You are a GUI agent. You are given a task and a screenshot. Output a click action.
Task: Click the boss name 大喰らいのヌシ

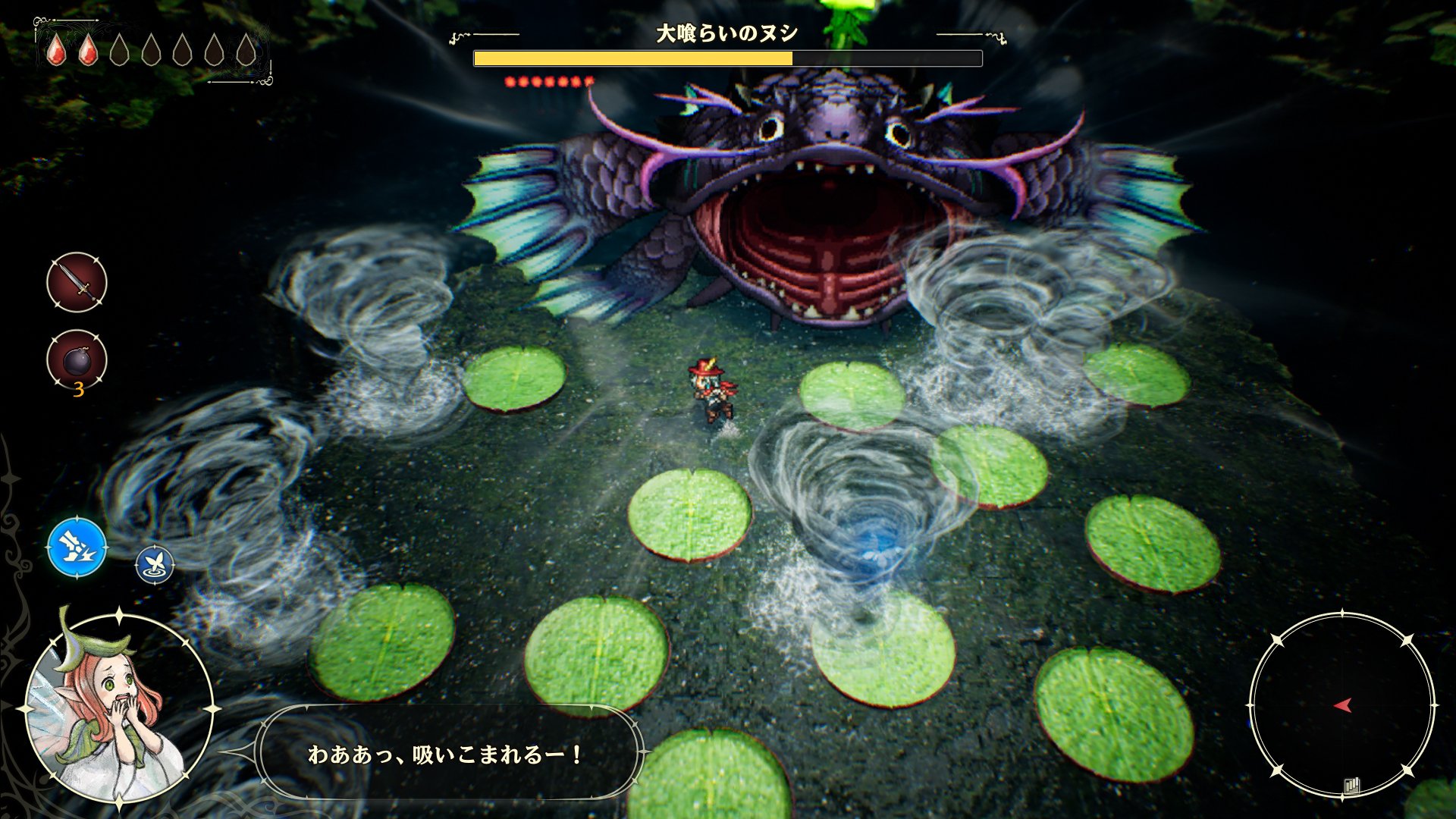pyautogui.click(x=726, y=32)
